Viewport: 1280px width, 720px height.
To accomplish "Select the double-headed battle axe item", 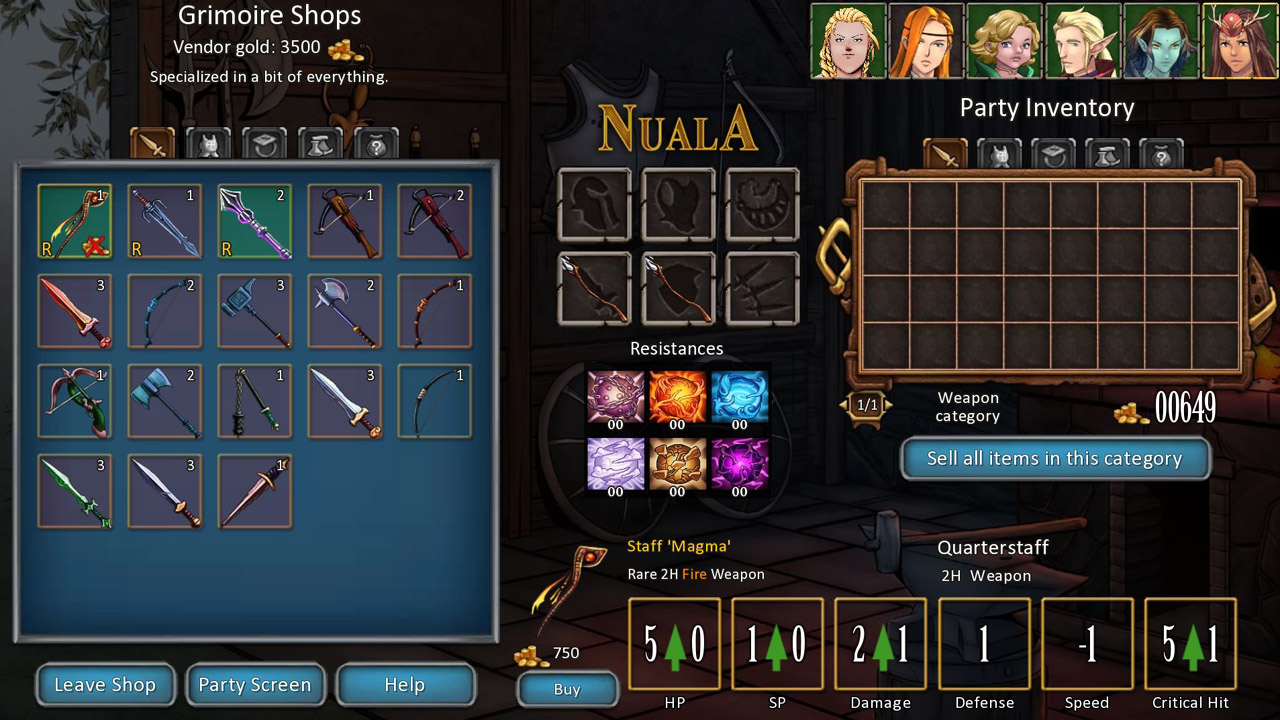I will 345,311.
